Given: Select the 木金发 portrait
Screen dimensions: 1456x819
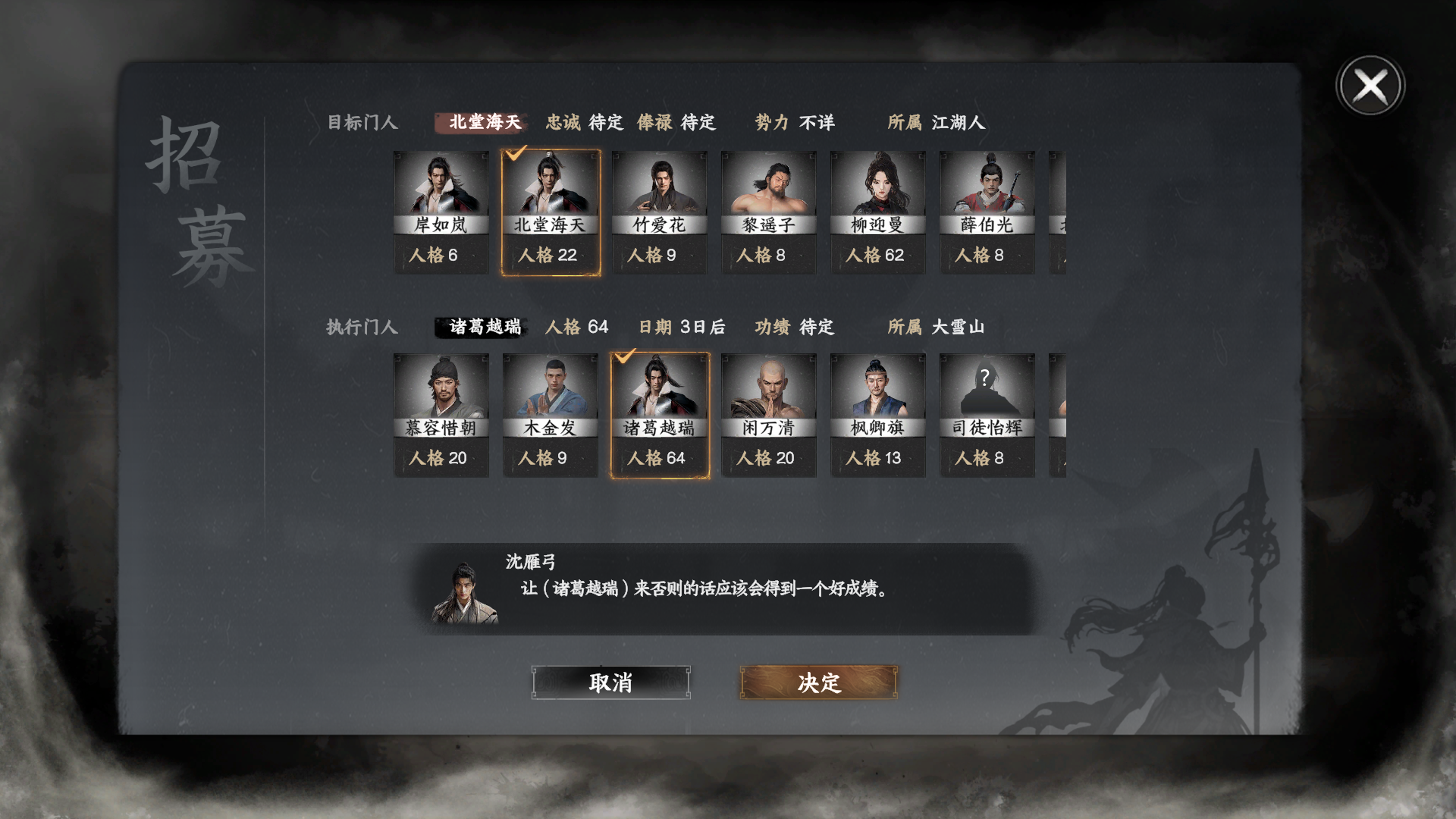Looking at the screenshot, I should pyautogui.click(x=551, y=388).
